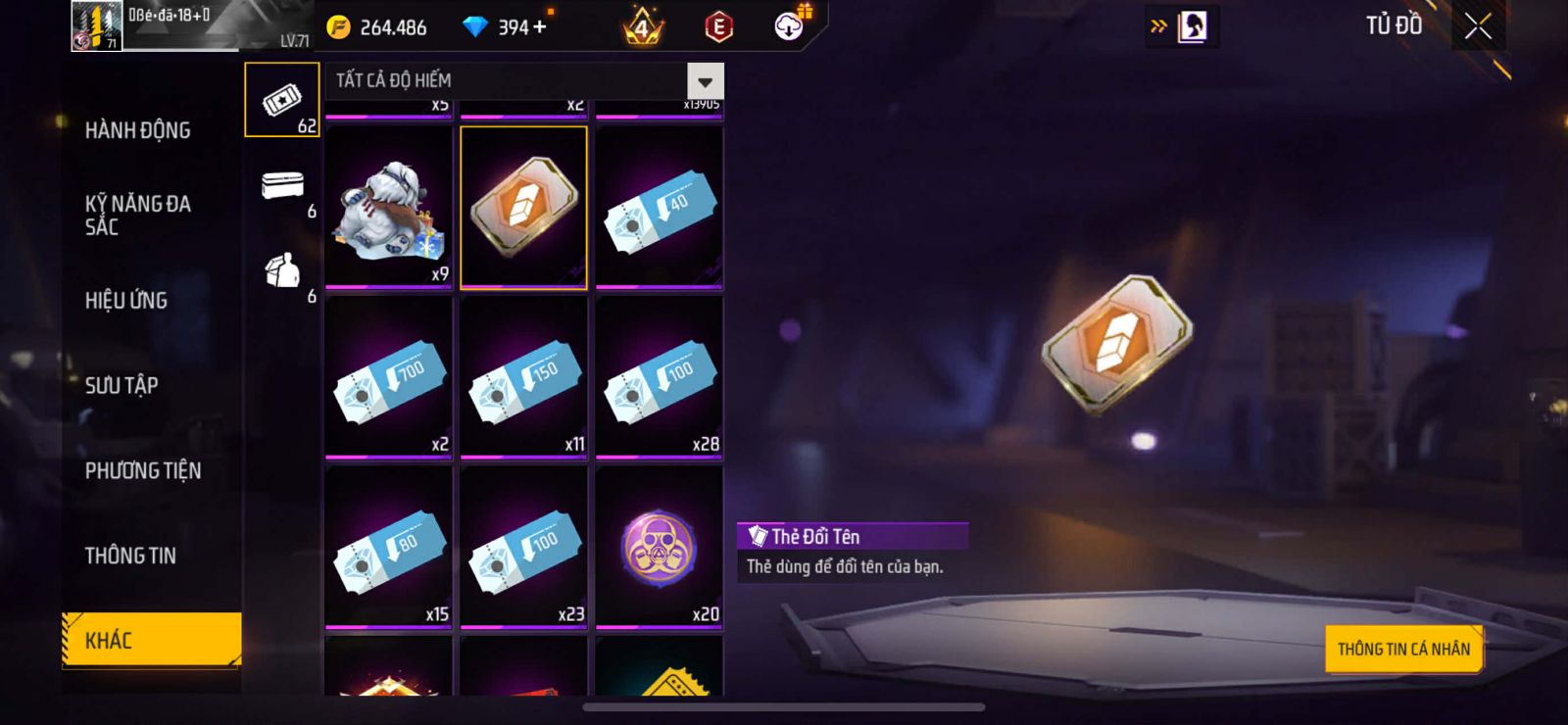
Task: Select the orange name change card slot
Action: 523,207
